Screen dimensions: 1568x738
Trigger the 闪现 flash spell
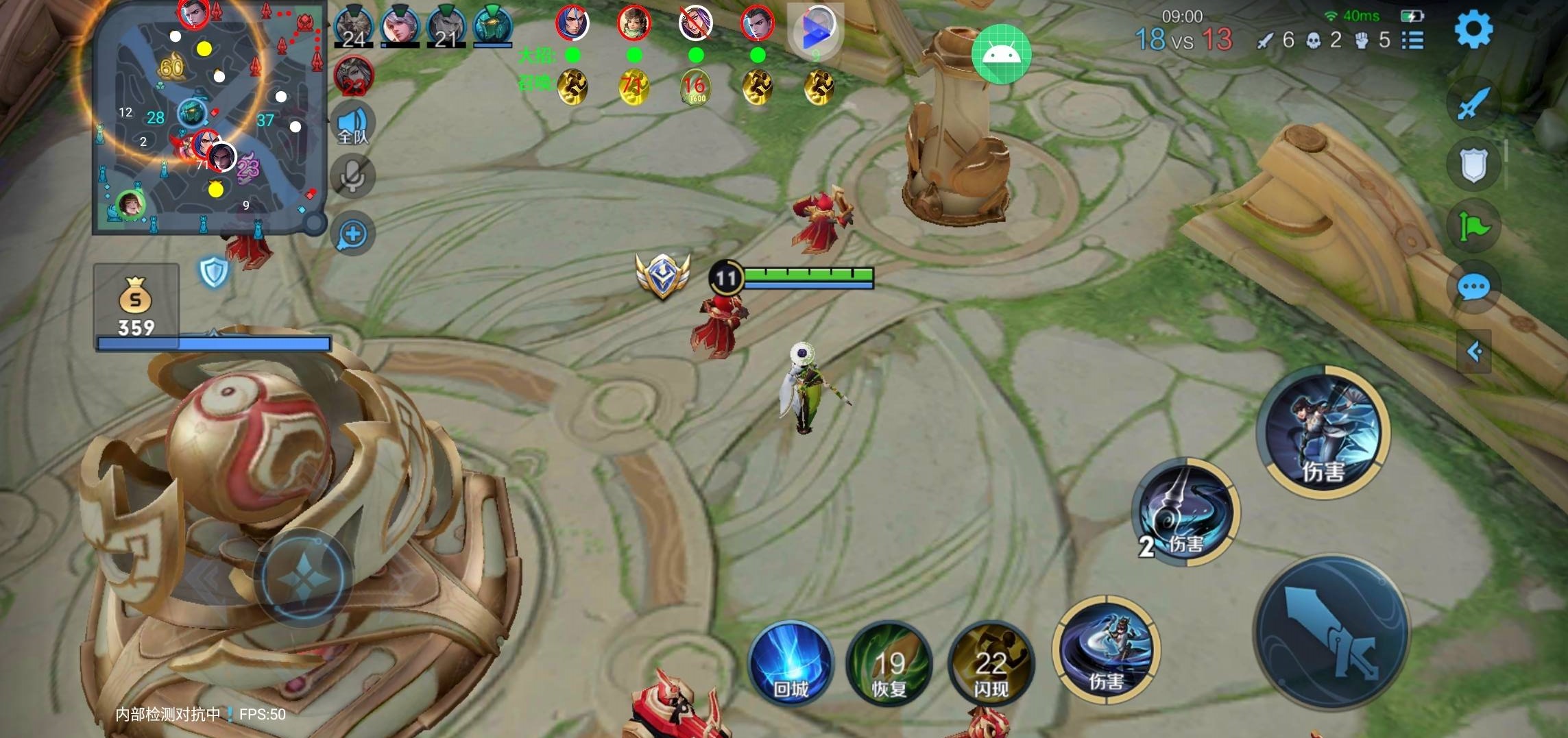pyautogui.click(x=991, y=663)
